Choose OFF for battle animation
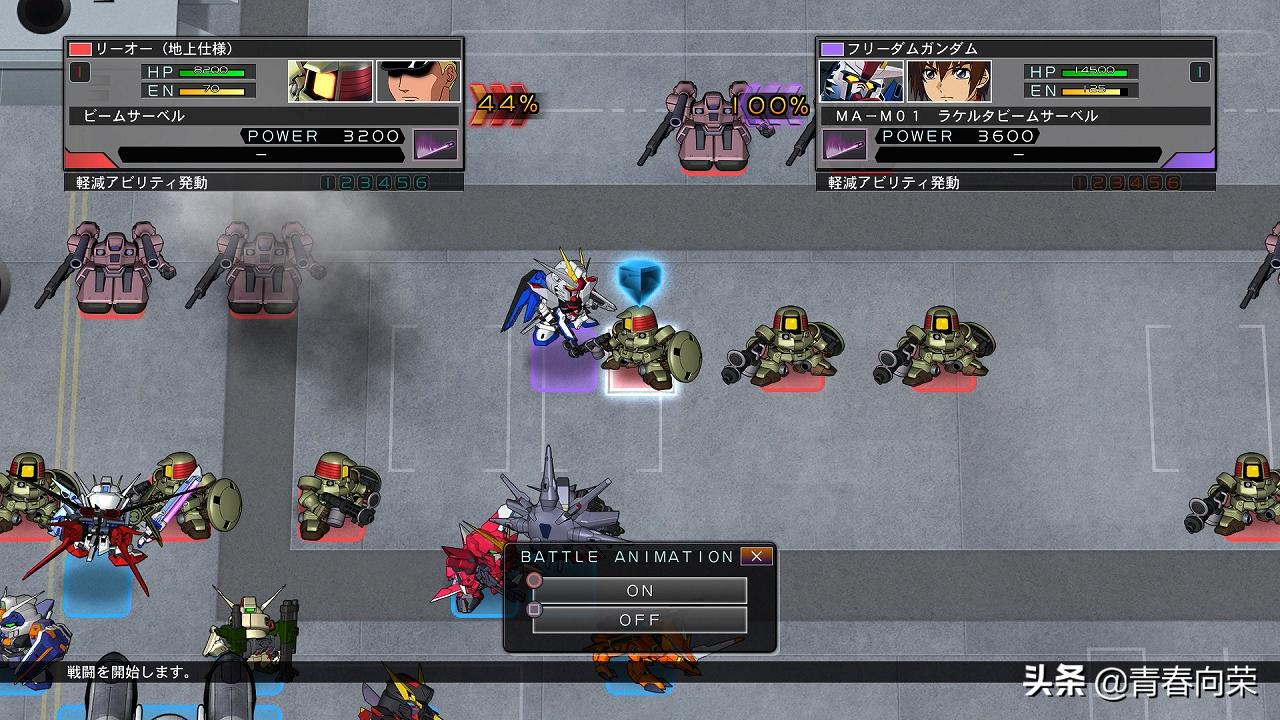Viewport: 1280px width, 720px height. pyautogui.click(x=640, y=620)
